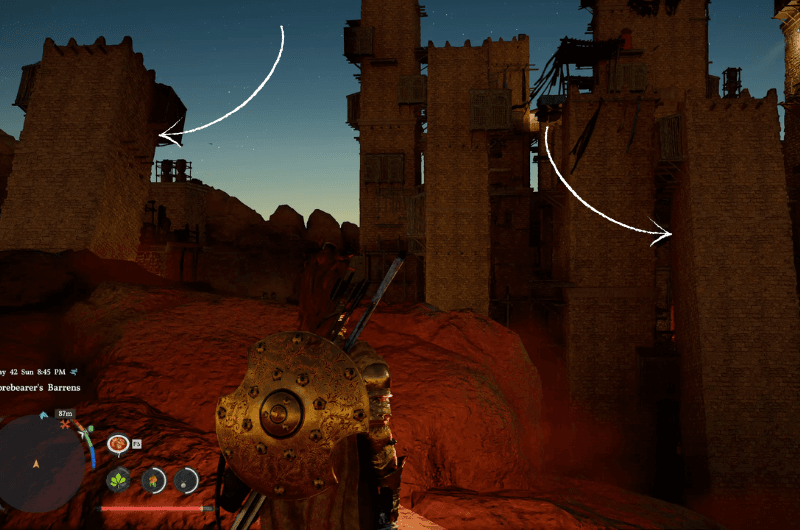
Task: Select the stew food bowl icon
Action: [117, 442]
